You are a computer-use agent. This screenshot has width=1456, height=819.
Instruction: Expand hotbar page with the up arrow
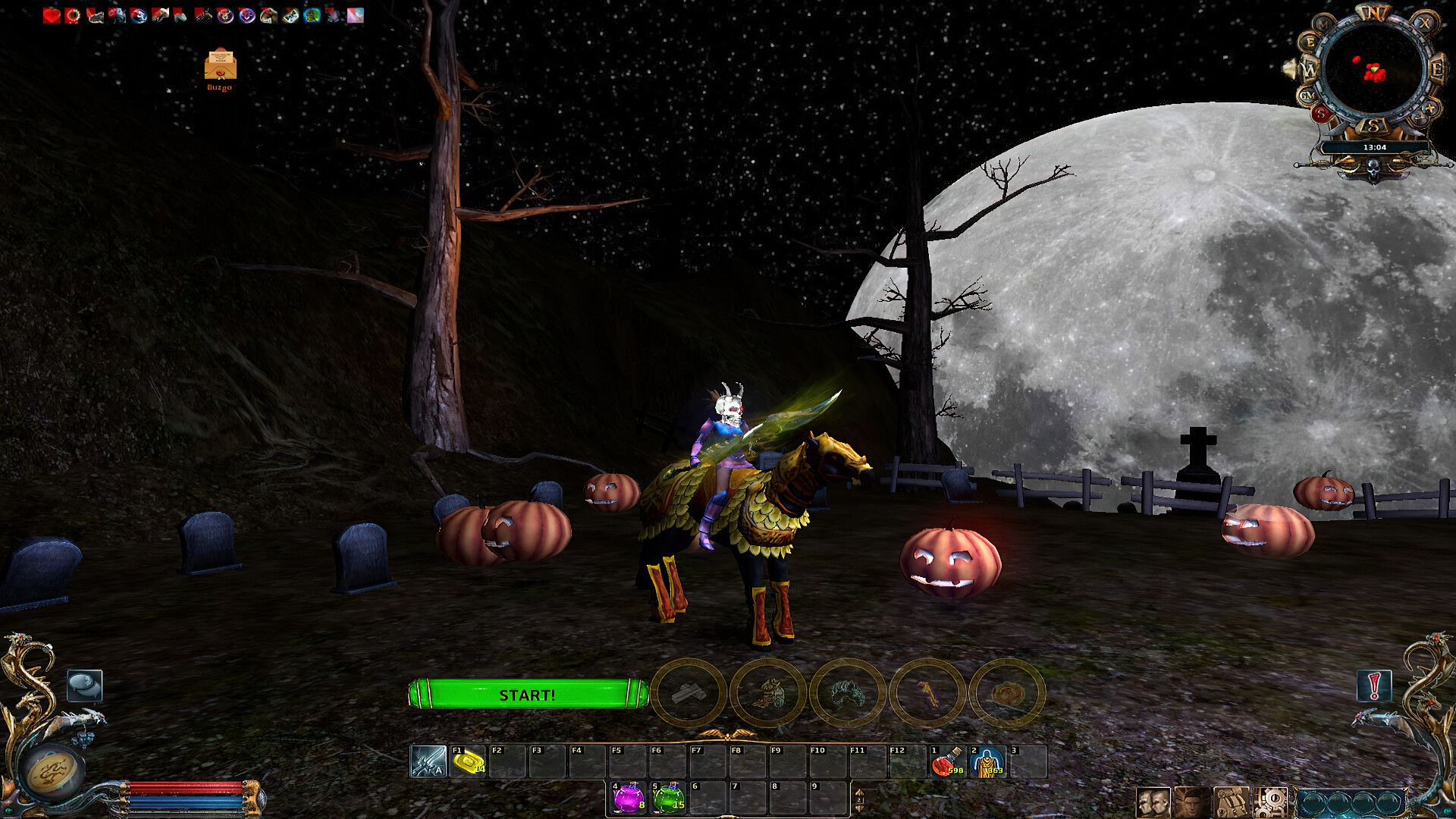click(859, 792)
